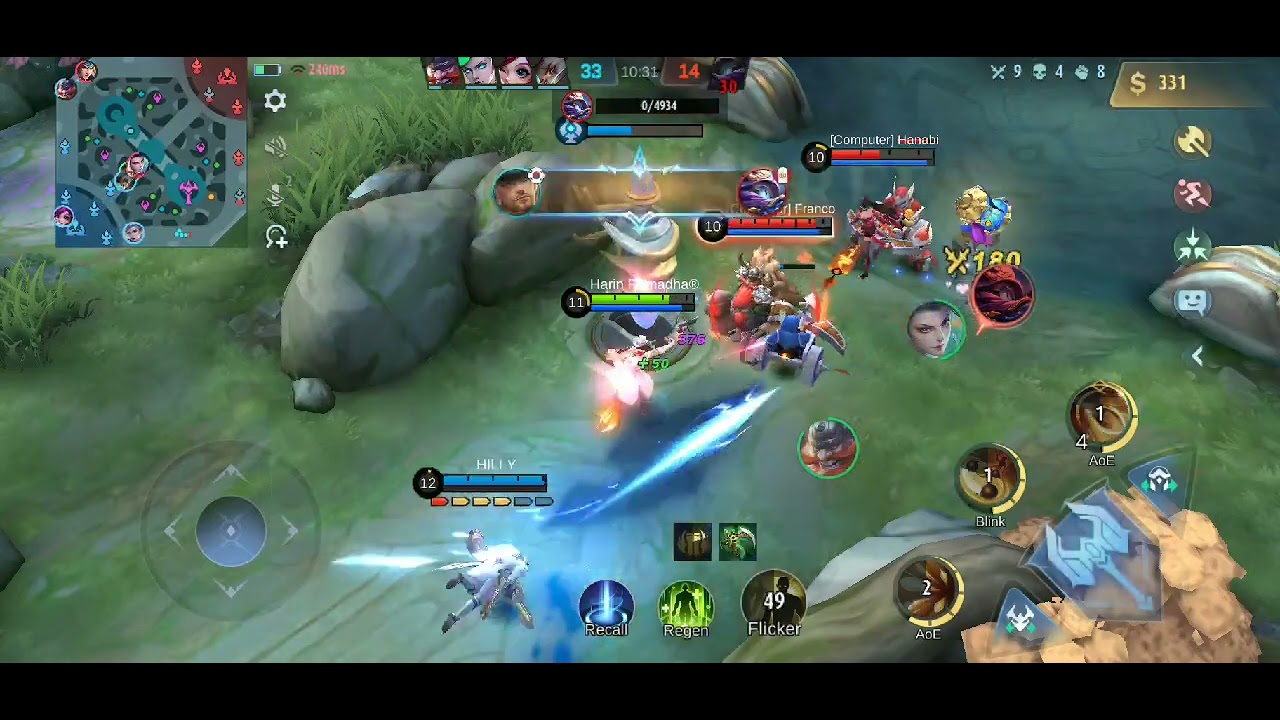Open the quick chat smiley bubble
This screenshot has height=720, width=1280.
click(x=1192, y=301)
